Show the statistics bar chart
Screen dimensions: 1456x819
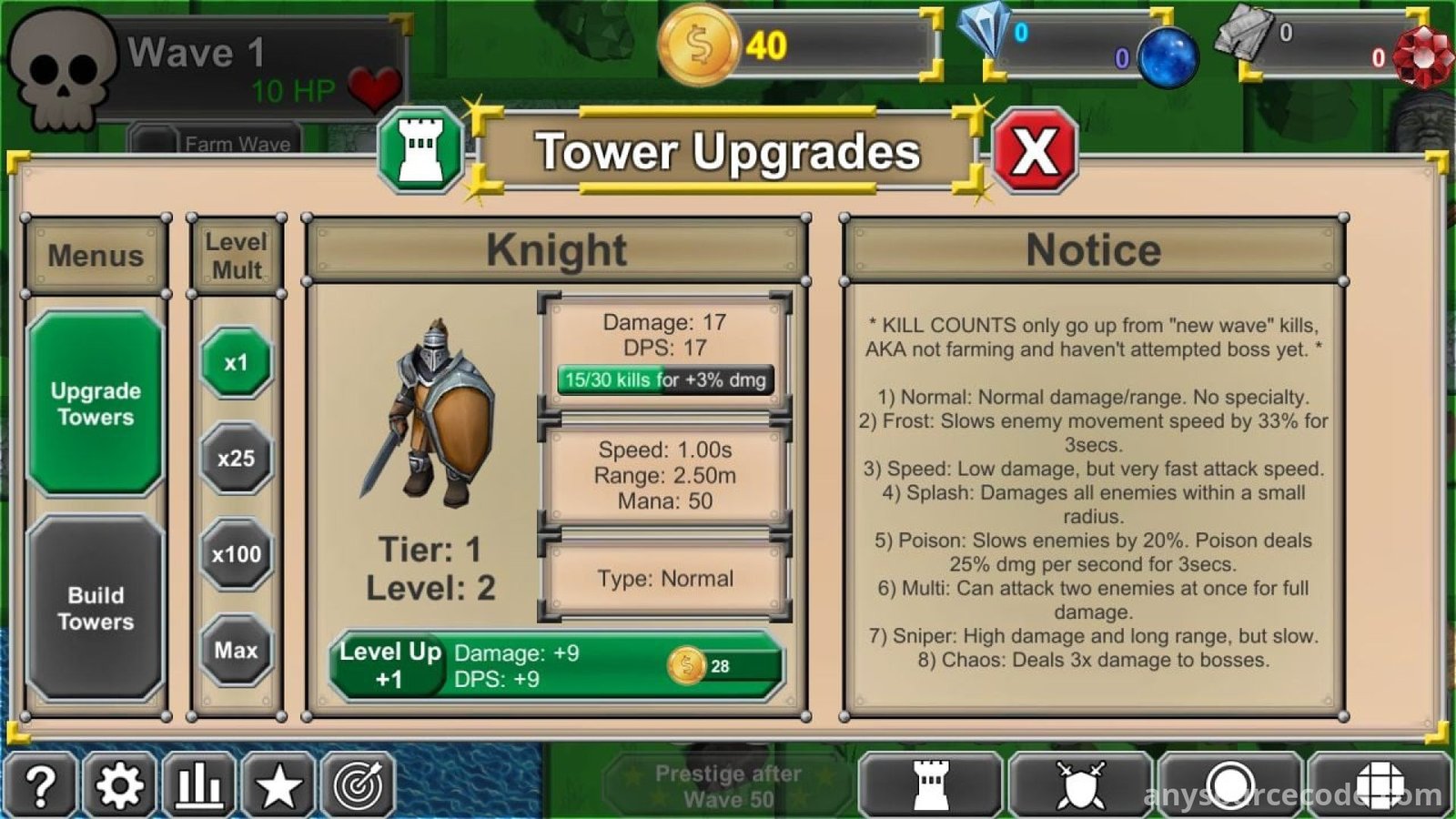[199, 784]
